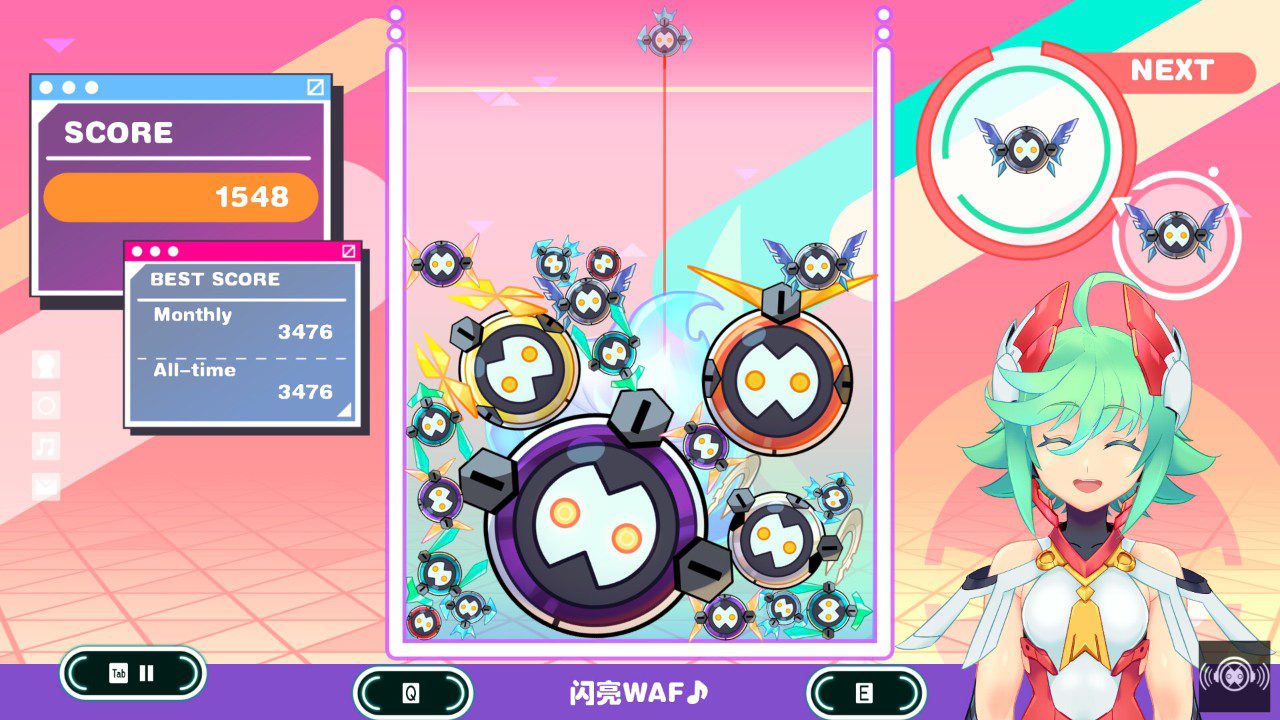Select the NEXT label banner
1280x720 pixels.
(1171, 71)
